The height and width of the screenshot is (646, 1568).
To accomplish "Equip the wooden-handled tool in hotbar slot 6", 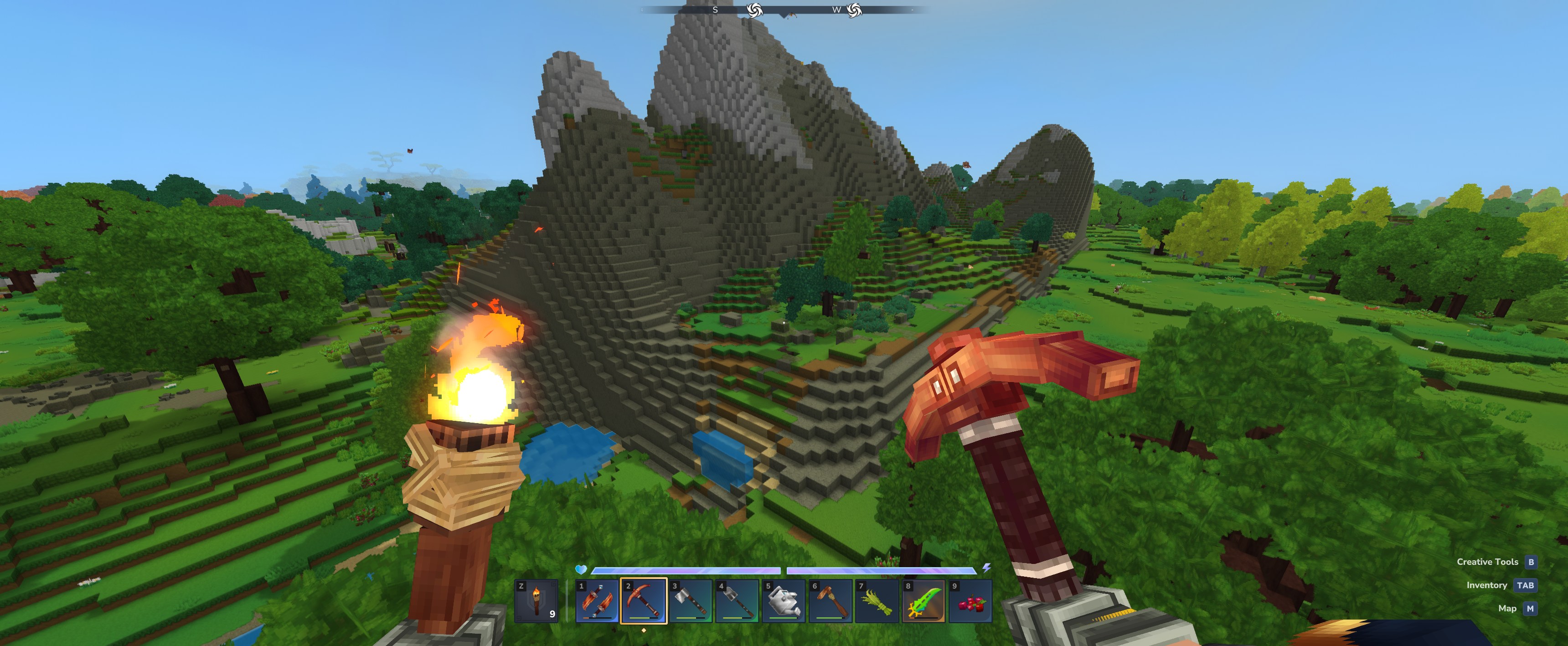I will click(x=830, y=601).
